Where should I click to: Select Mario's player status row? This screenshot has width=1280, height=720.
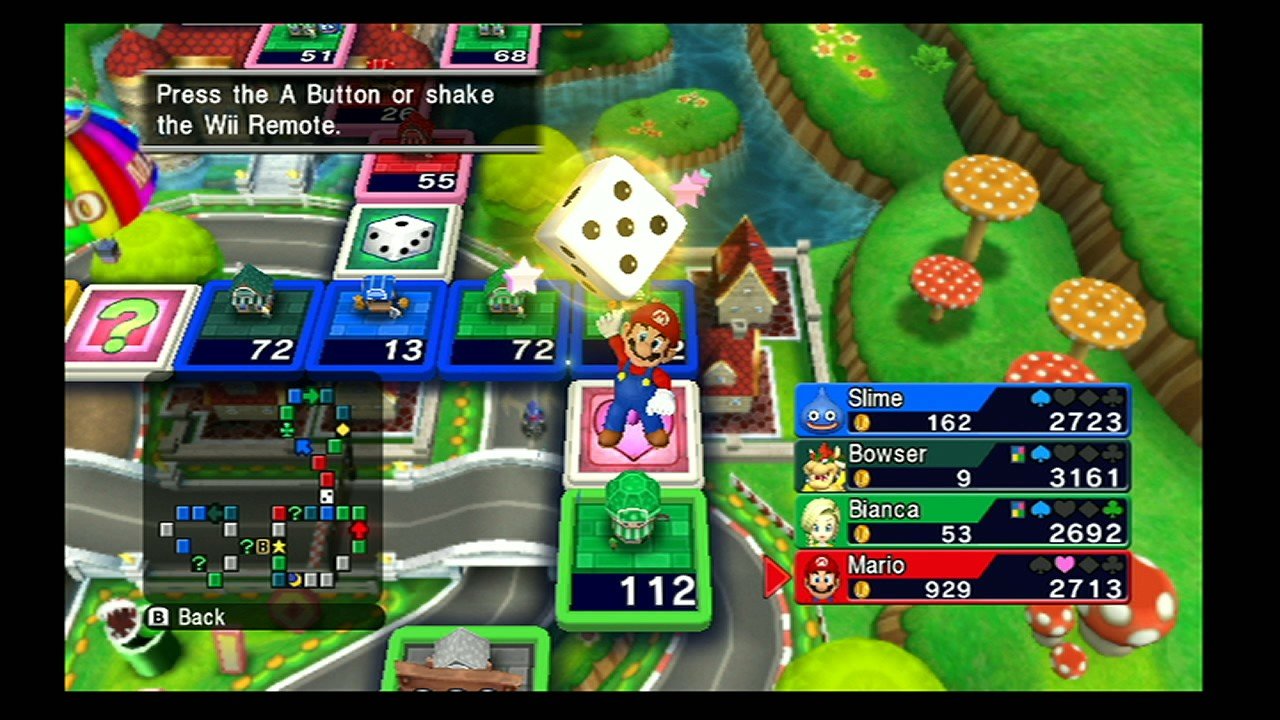pos(962,578)
